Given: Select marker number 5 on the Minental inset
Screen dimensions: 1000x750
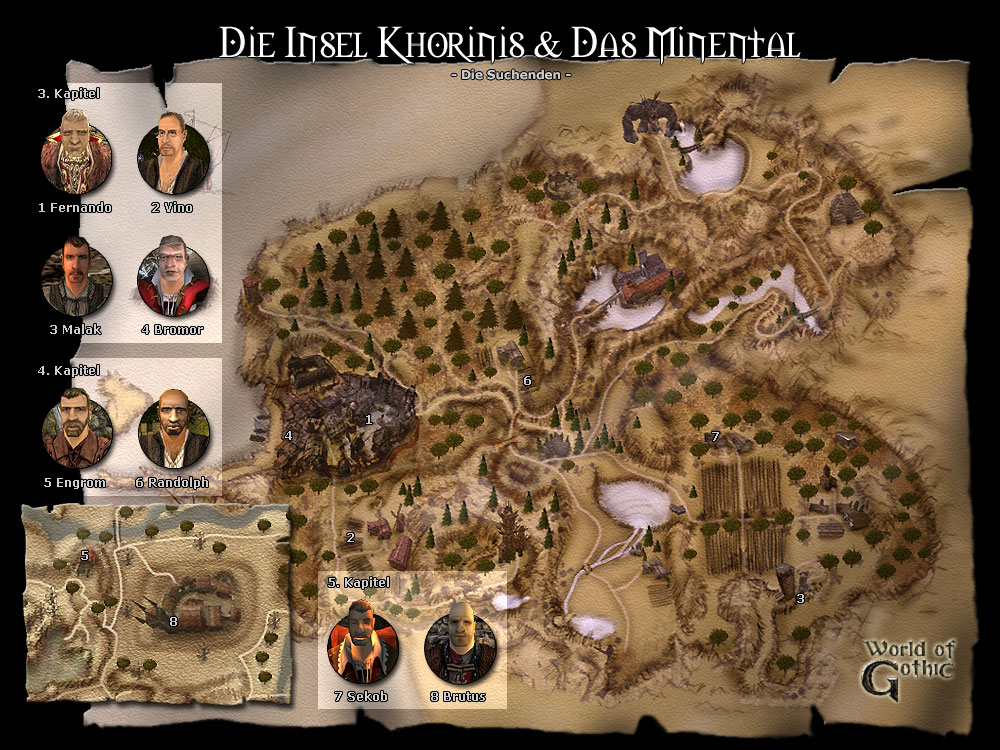Looking at the screenshot, I should pos(85,555).
